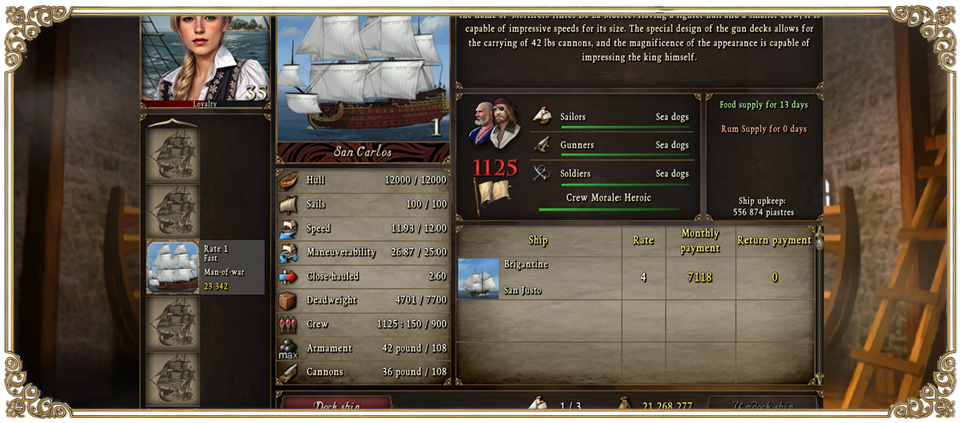Click the Monthly payment column header
The height and width of the screenshot is (423, 960).
tap(700, 241)
